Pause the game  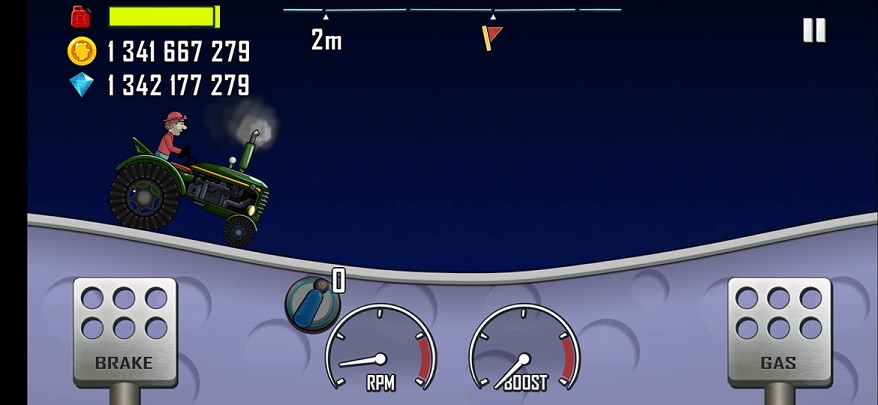pos(814,30)
